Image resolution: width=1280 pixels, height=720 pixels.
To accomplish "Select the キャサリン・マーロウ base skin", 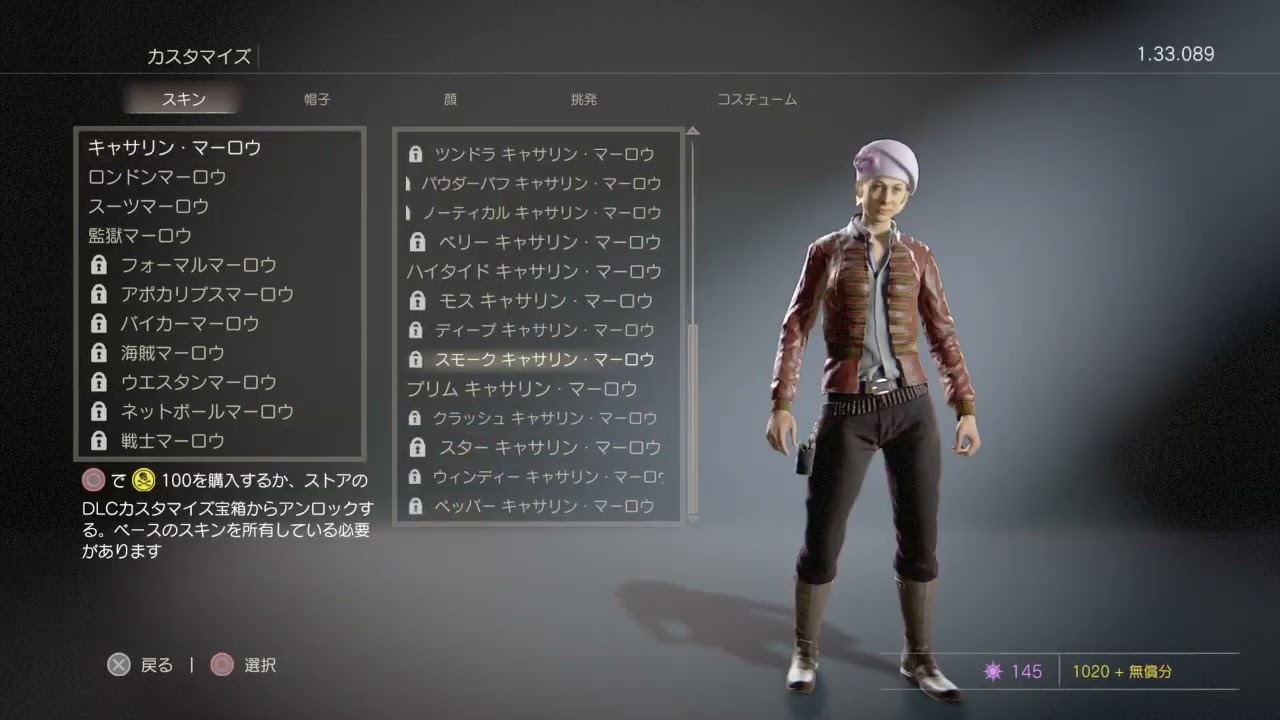I will [x=175, y=148].
